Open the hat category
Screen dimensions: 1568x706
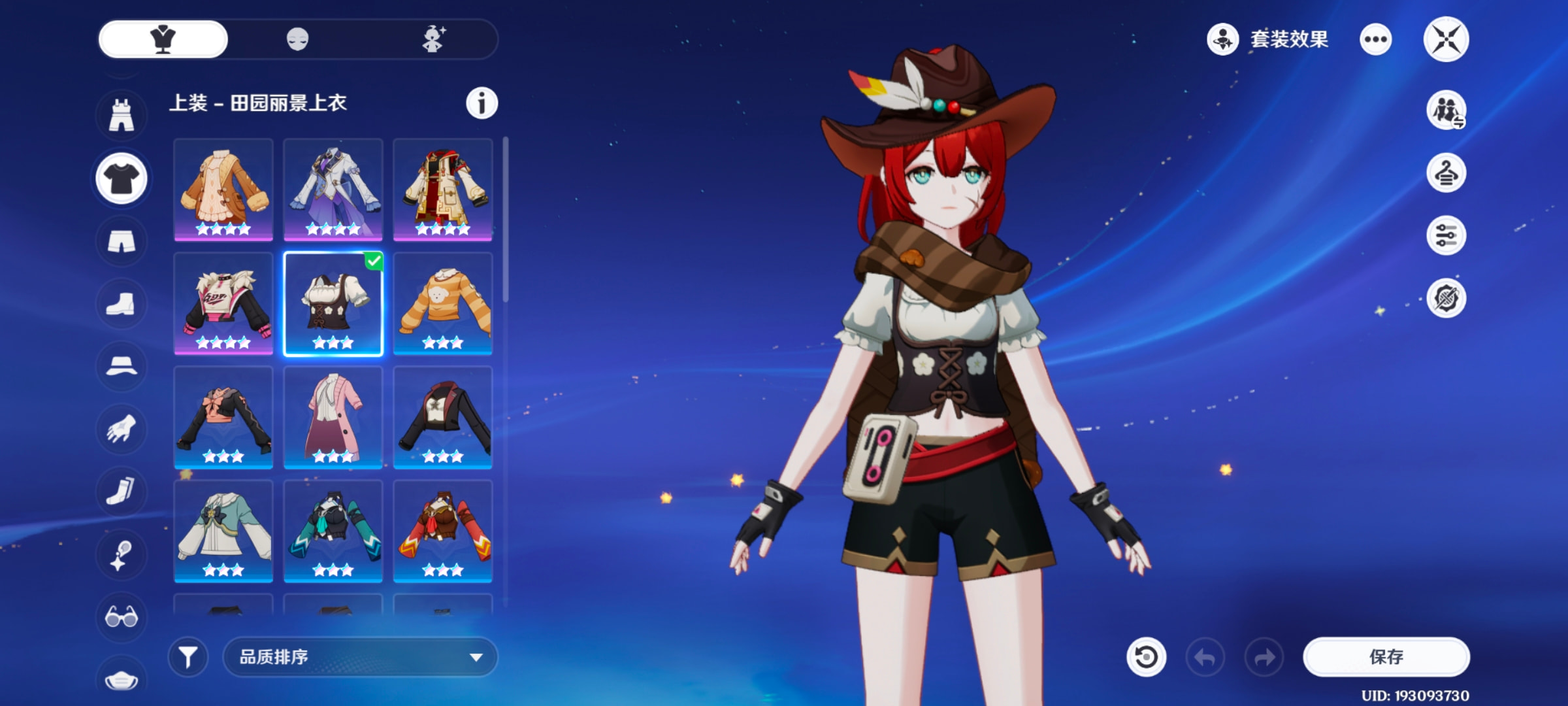coord(122,366)
